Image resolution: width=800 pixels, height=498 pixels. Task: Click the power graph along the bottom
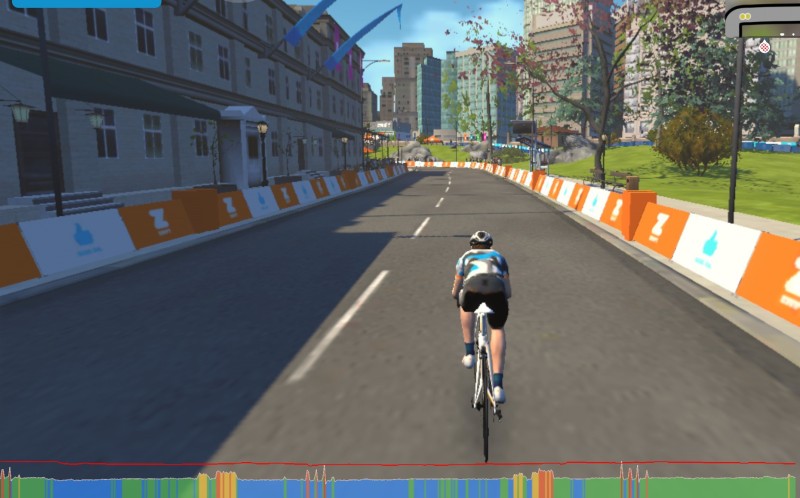pos(400,485)
